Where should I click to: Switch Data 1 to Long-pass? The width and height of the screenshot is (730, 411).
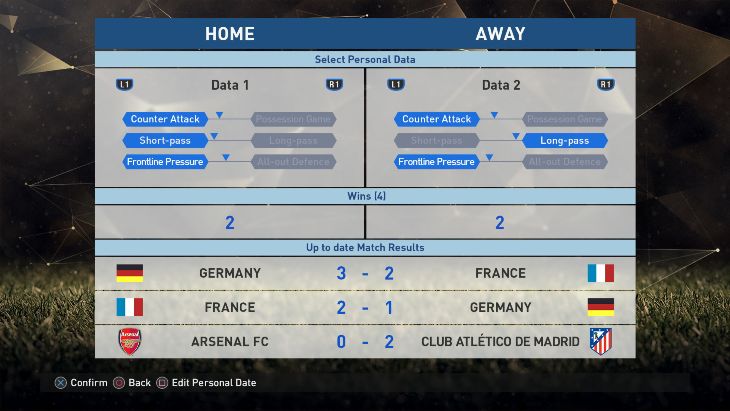coord(293,141)
